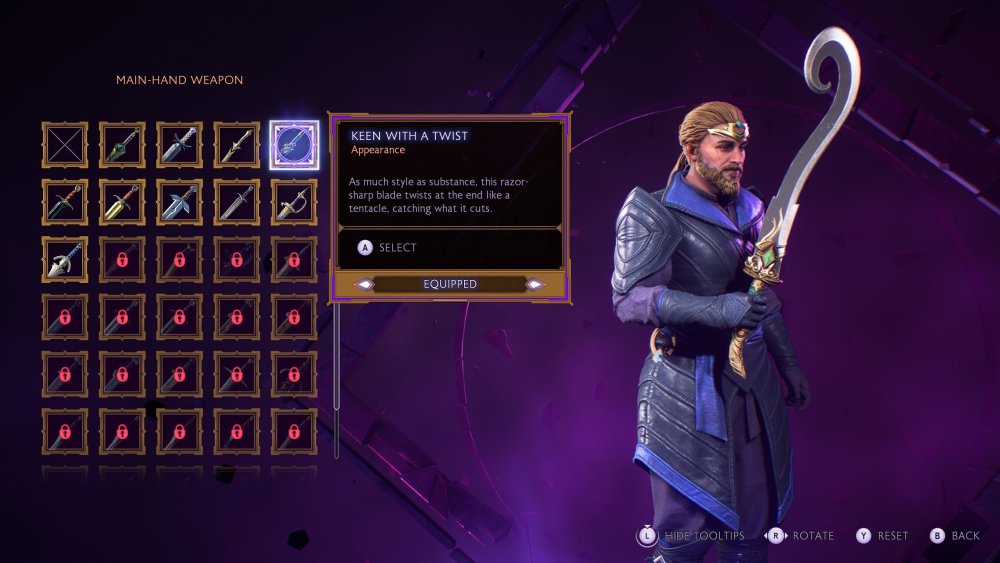Choose the basket-hilted saber appearance
1000x563 pixels.
click(294, 203)
